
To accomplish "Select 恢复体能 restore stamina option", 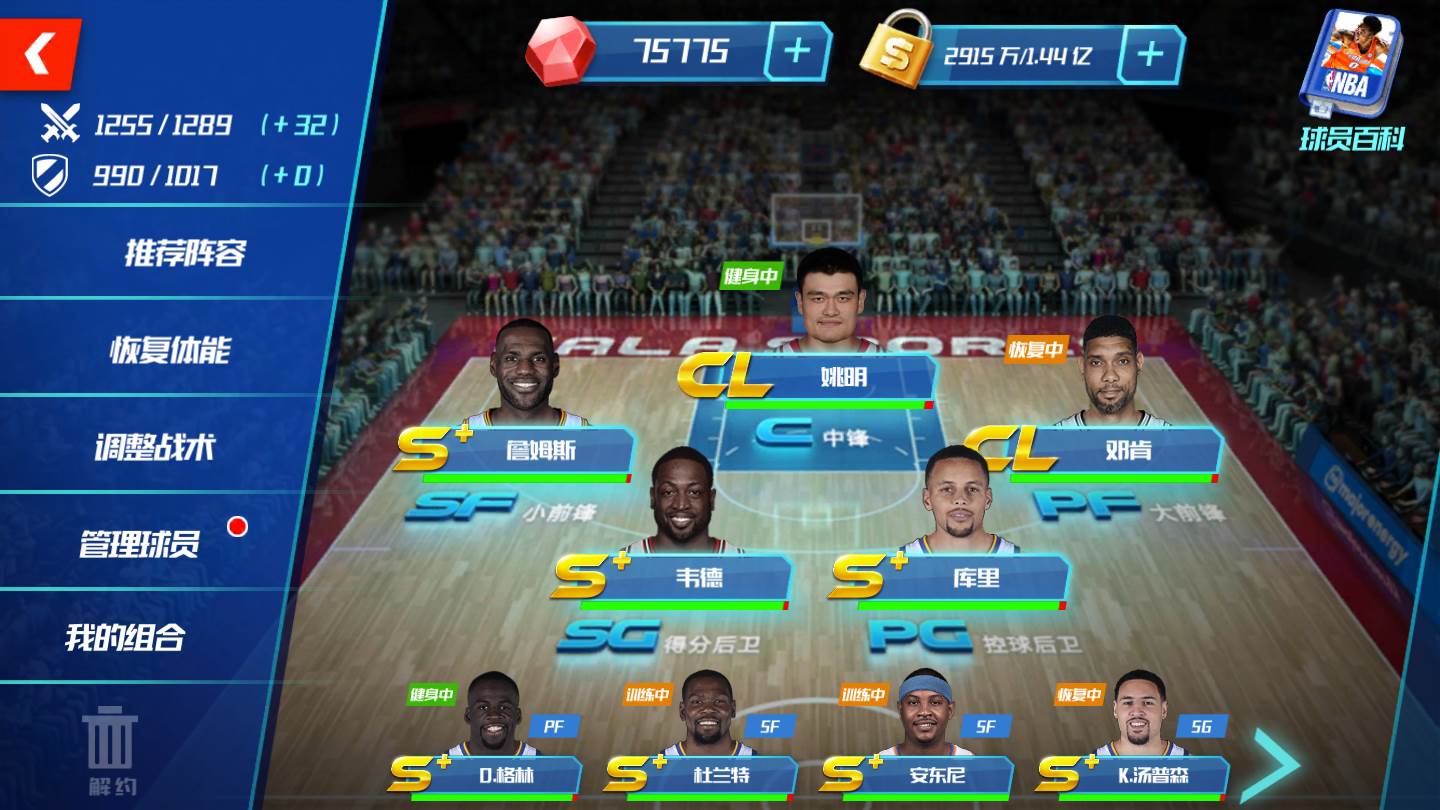I will coord(170,350).
